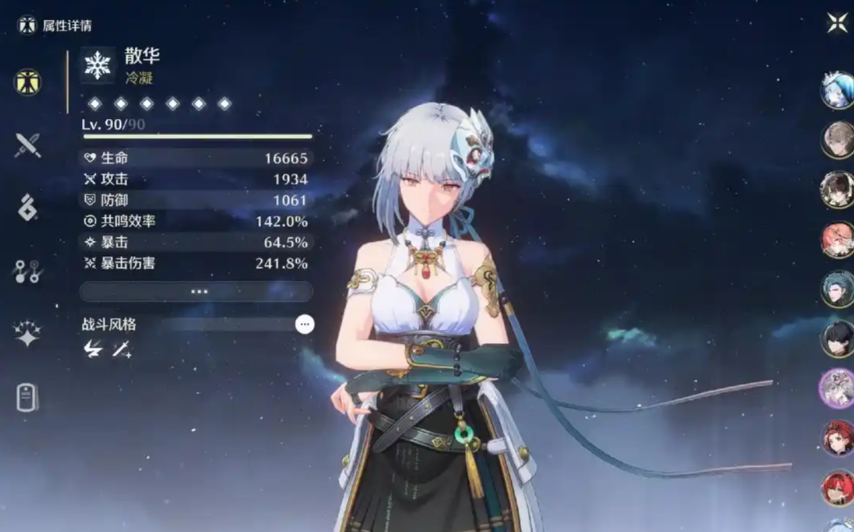
Task: Close the attribute details screen
Action: click(x=836, y=22)
